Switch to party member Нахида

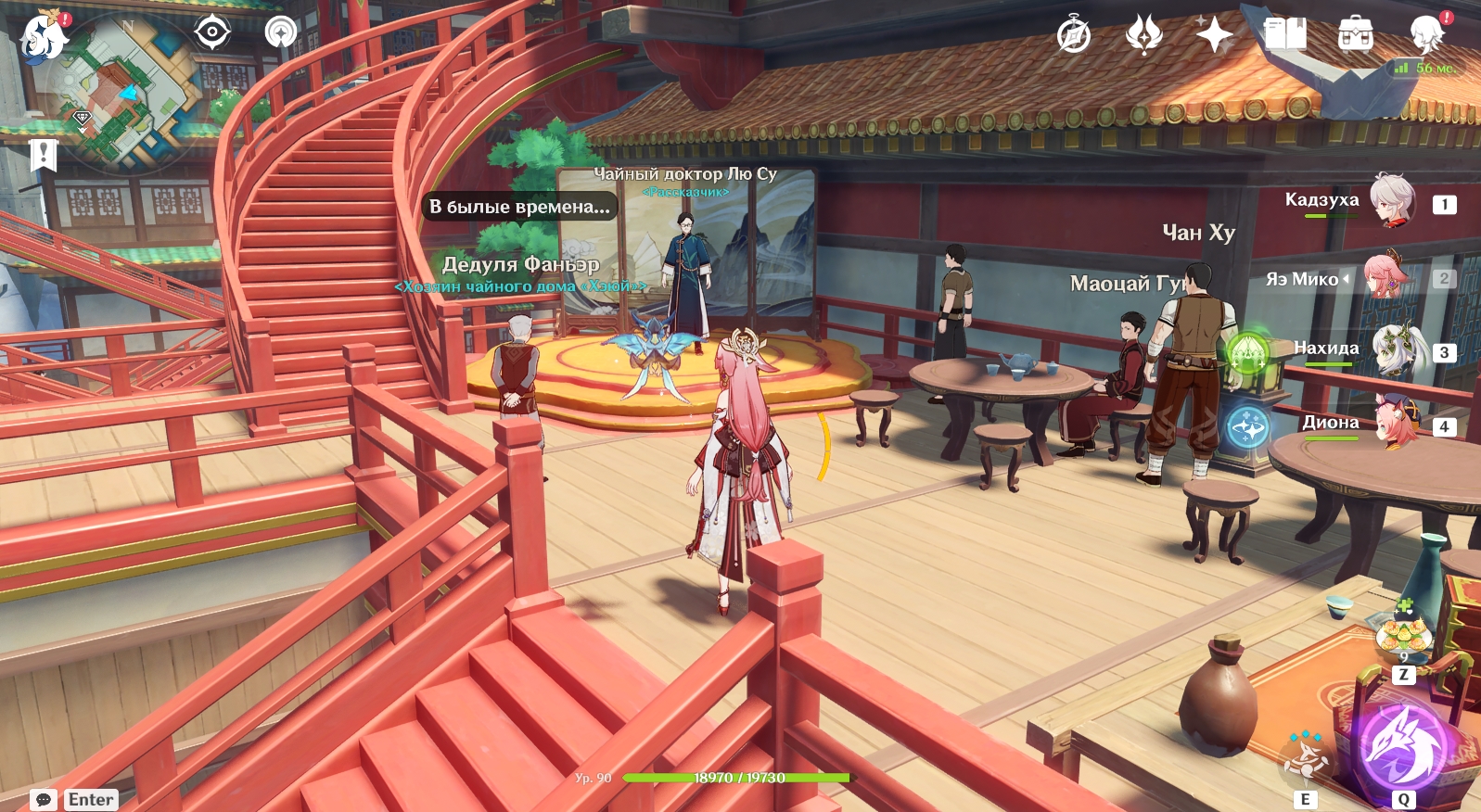point(1396,349)
